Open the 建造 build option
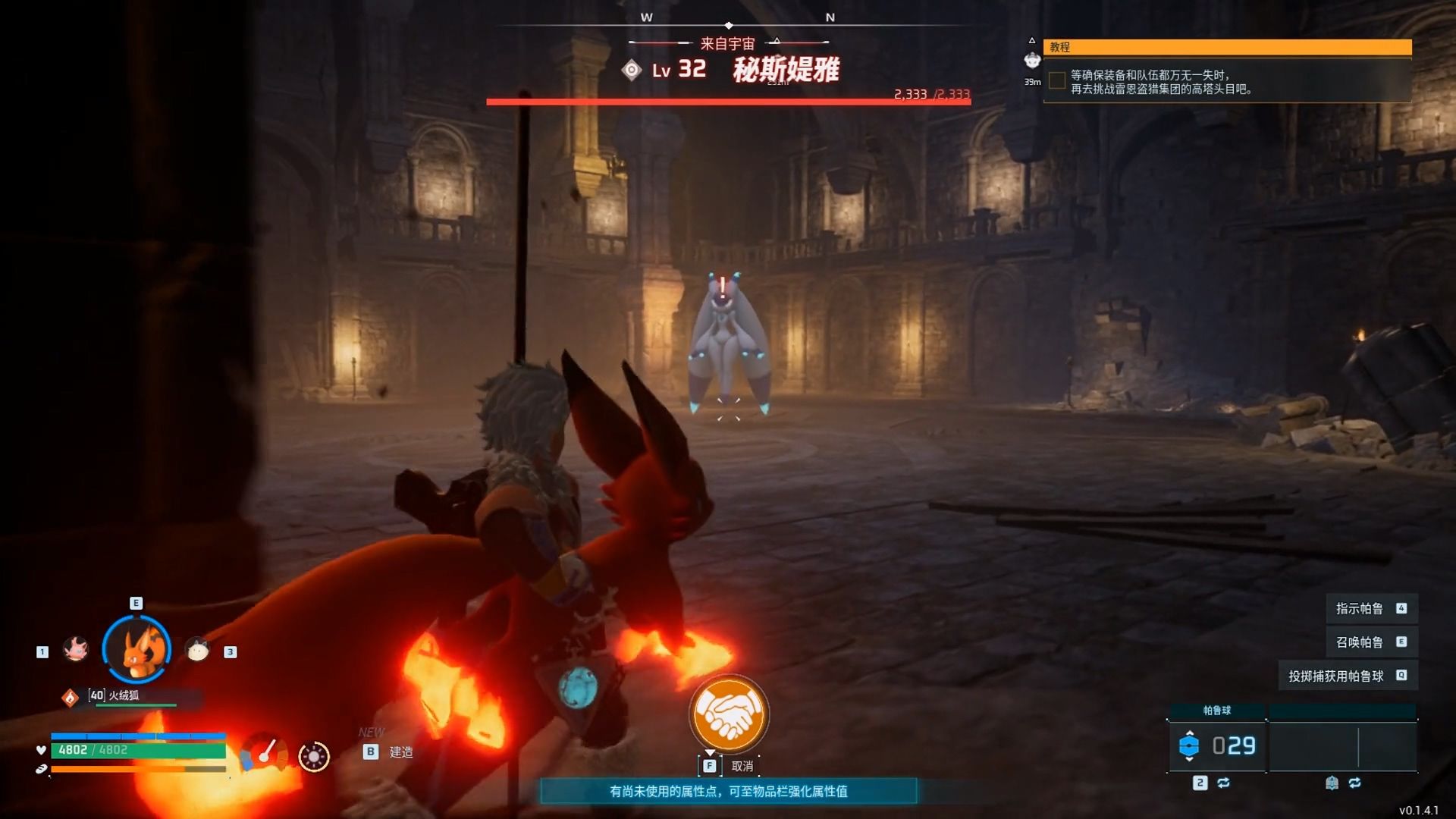1456x819 pixels. pos(400,752)
